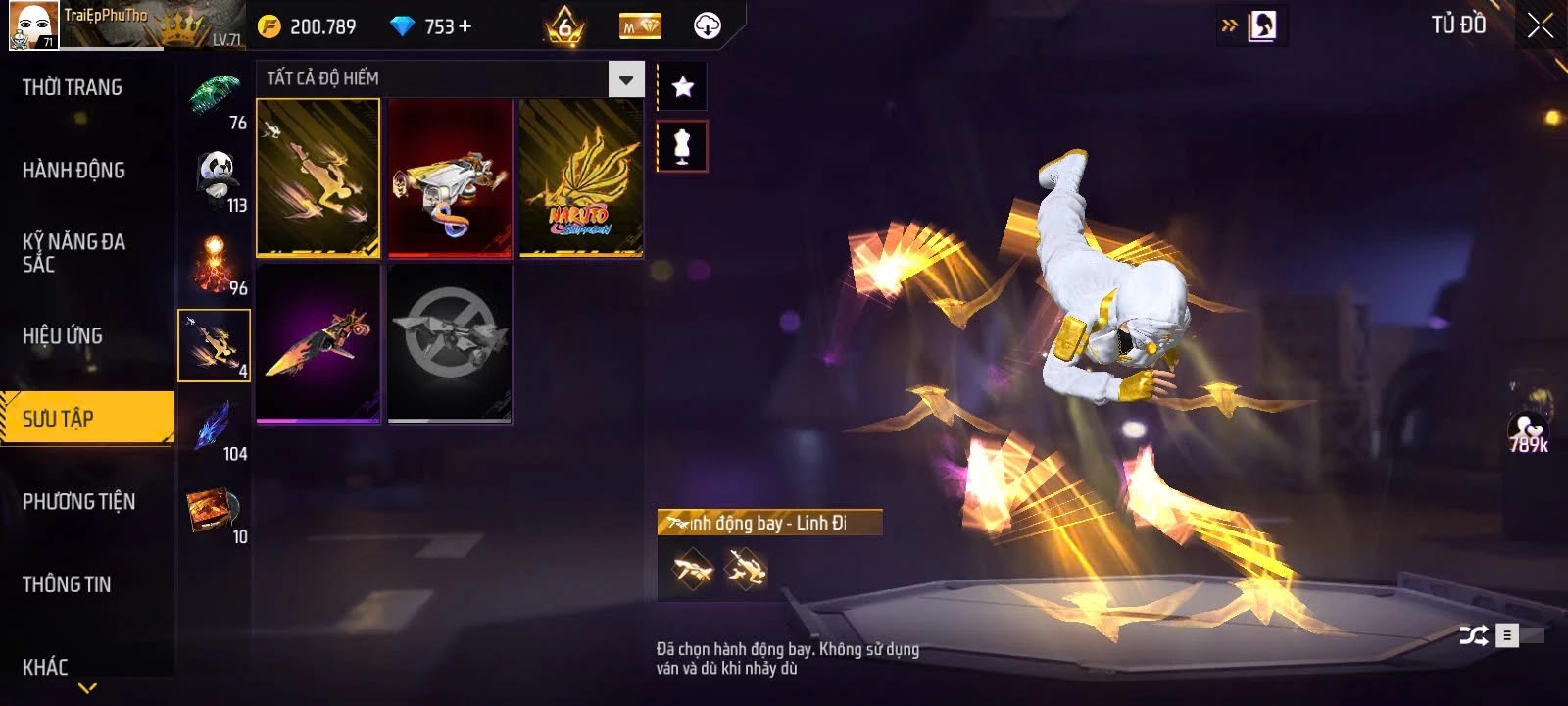Select the greyed-out disabled item slot

pyautogui.click(x=450, y=343)
